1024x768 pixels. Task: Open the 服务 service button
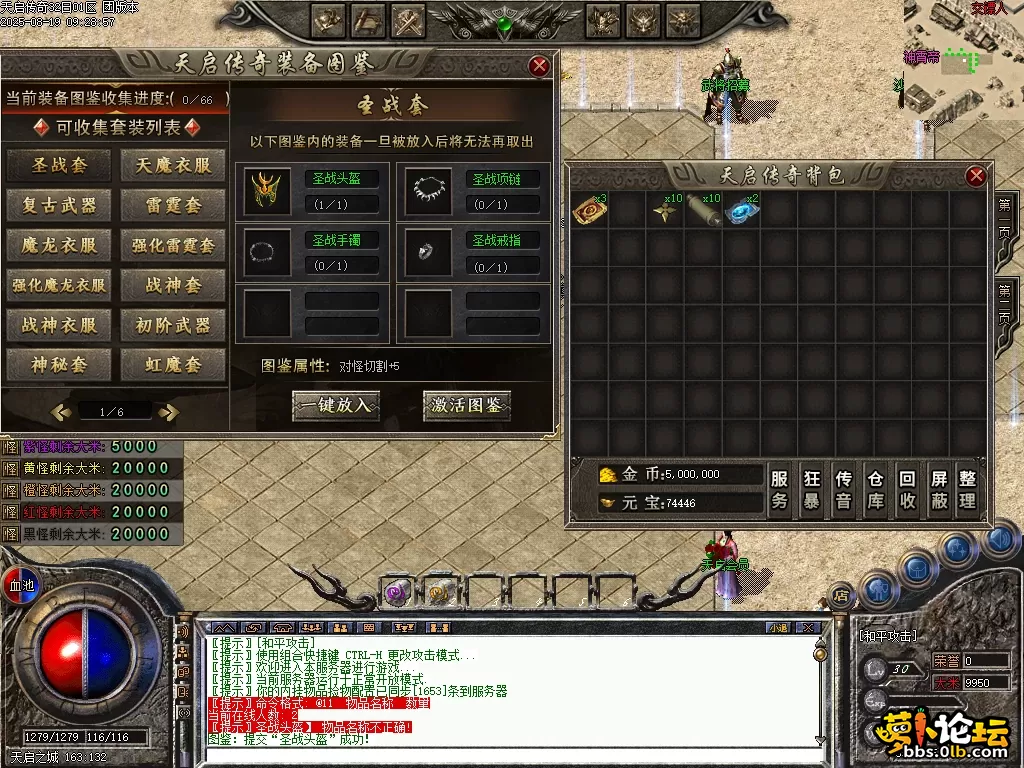point(781,490)
